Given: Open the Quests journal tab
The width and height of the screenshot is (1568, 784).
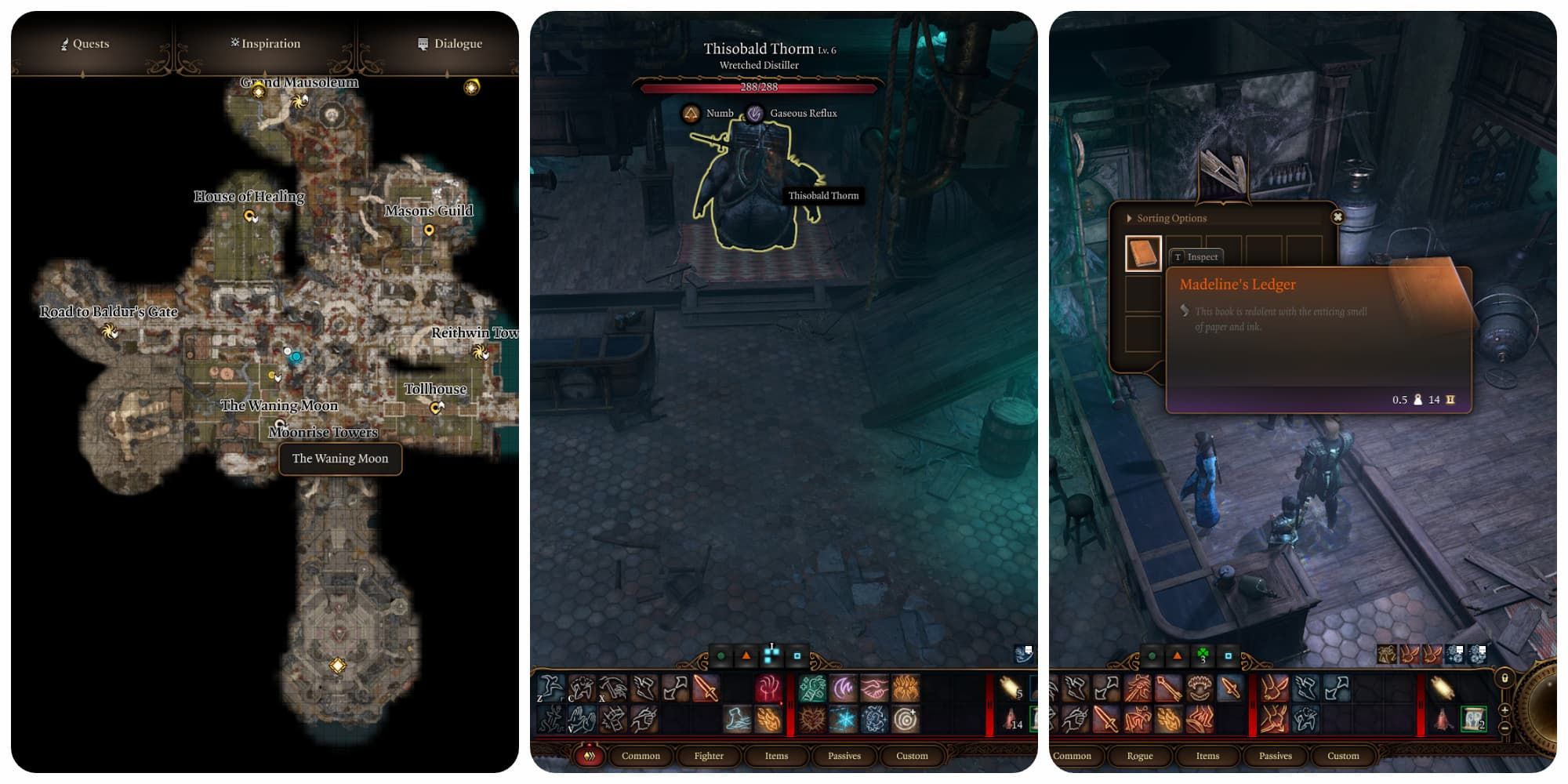Looking at the screenshot, I should [86, 44].
